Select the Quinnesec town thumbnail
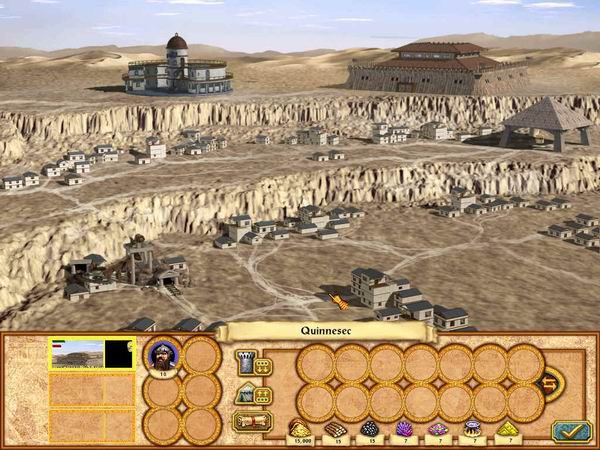Screen dimensions: 600x450 tap(75, 353)
